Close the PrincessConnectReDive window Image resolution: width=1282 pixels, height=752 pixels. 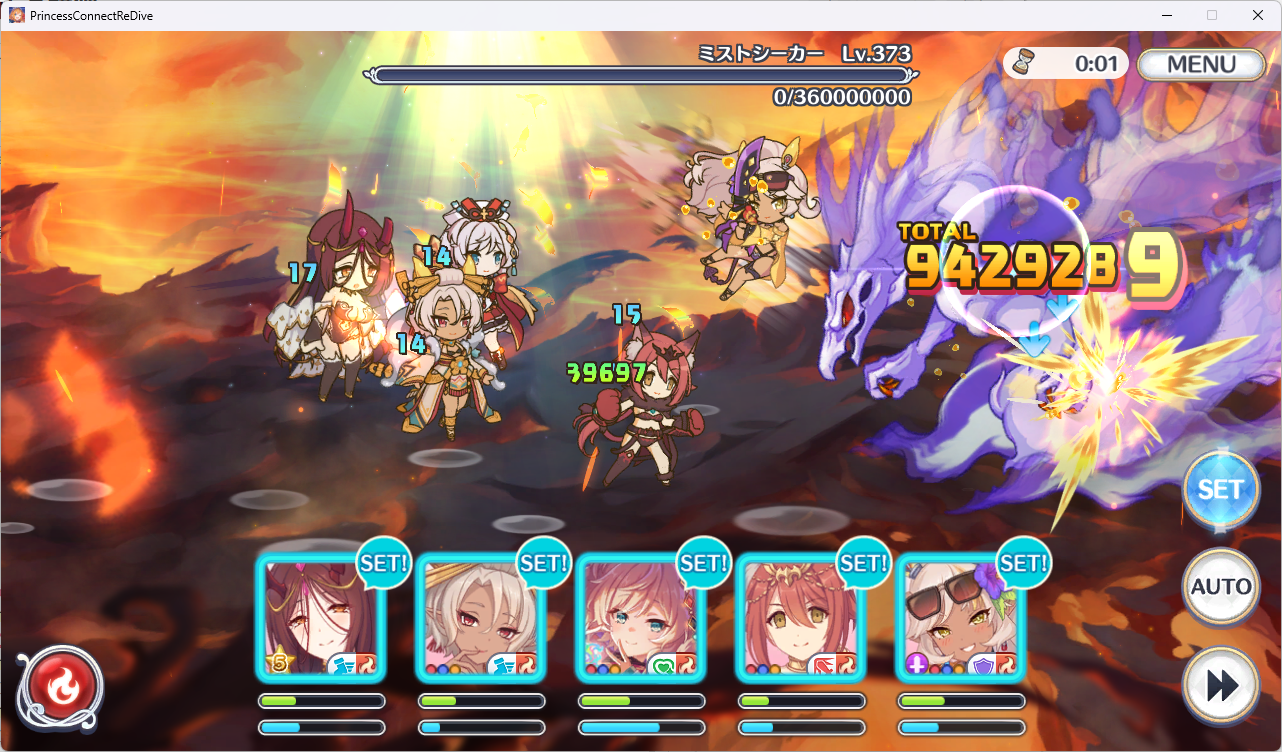tap(1258, 15)
